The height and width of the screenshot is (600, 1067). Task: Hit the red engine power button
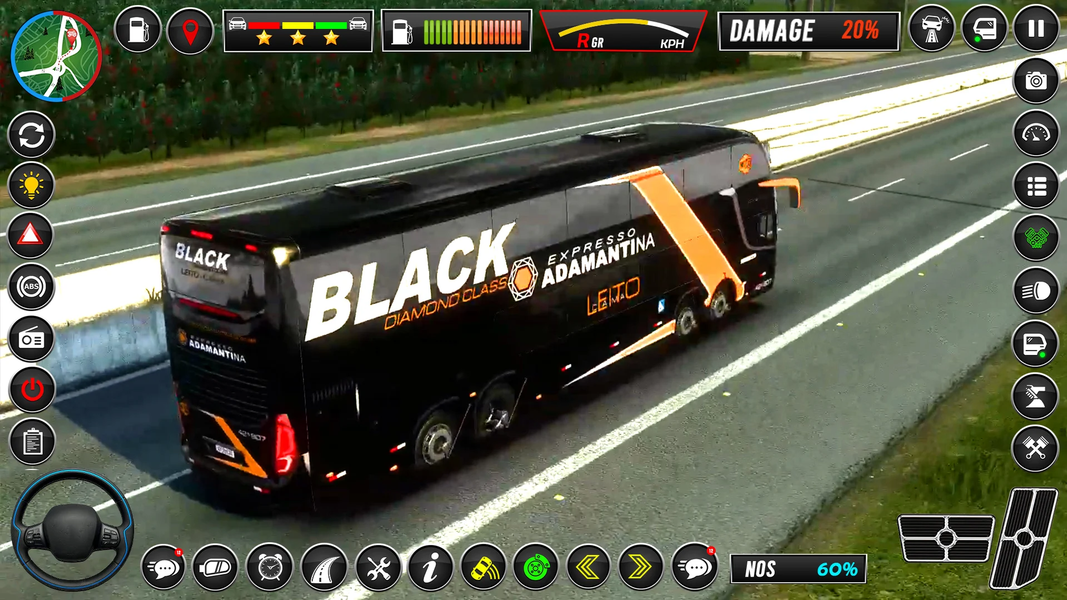pyautogui.click(x=31, y=389)
